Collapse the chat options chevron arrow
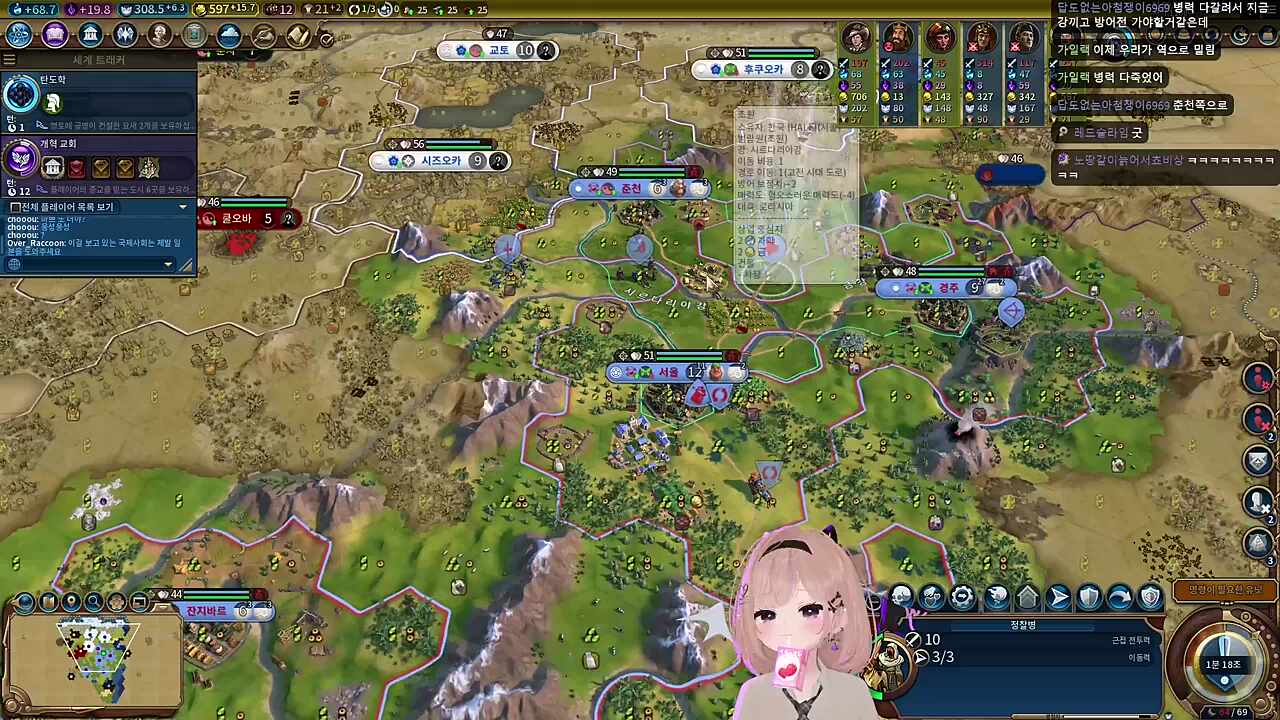This screenshot has height=720, width=1280. [167, 264]
